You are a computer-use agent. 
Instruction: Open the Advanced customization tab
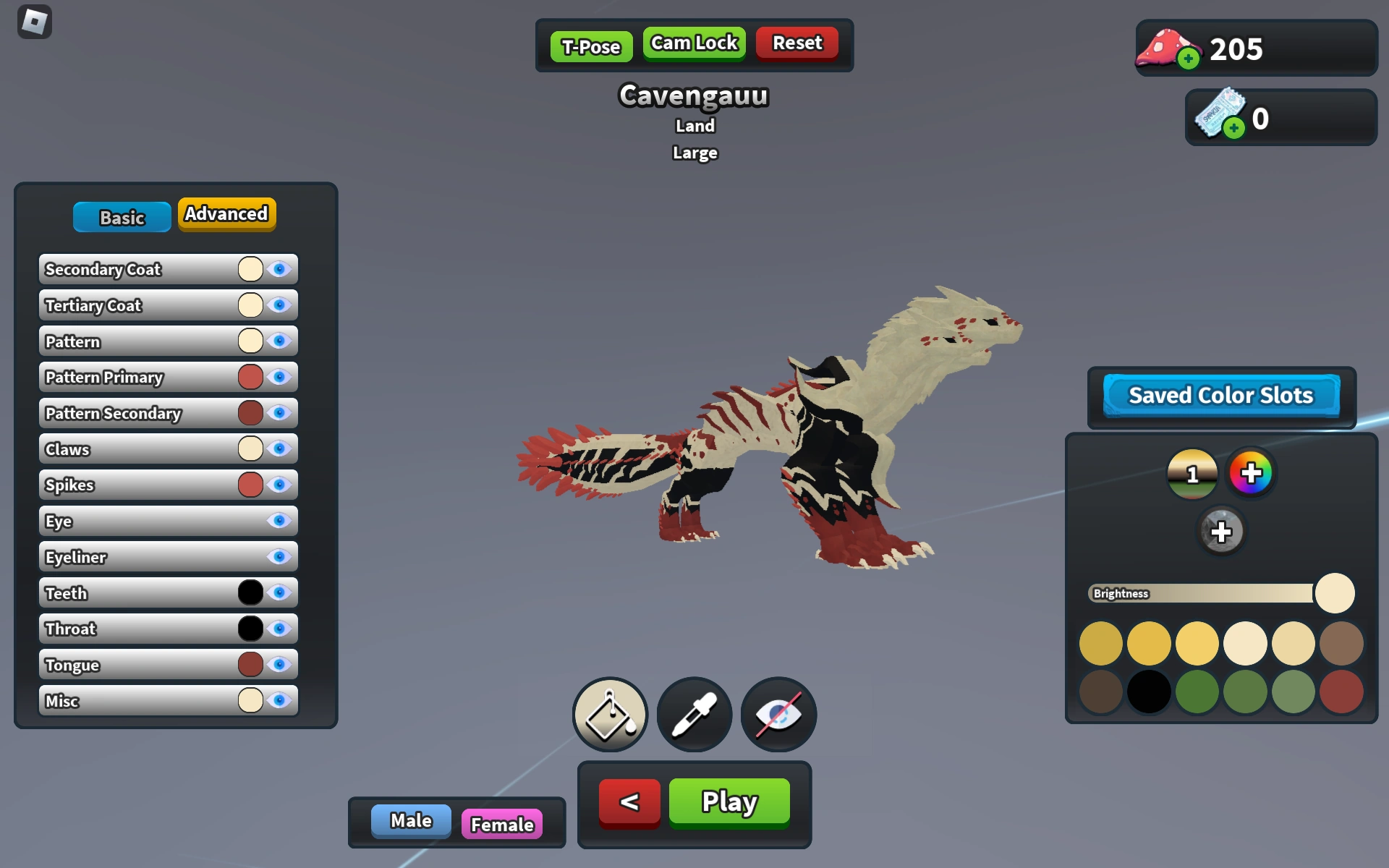pos(226,214)
